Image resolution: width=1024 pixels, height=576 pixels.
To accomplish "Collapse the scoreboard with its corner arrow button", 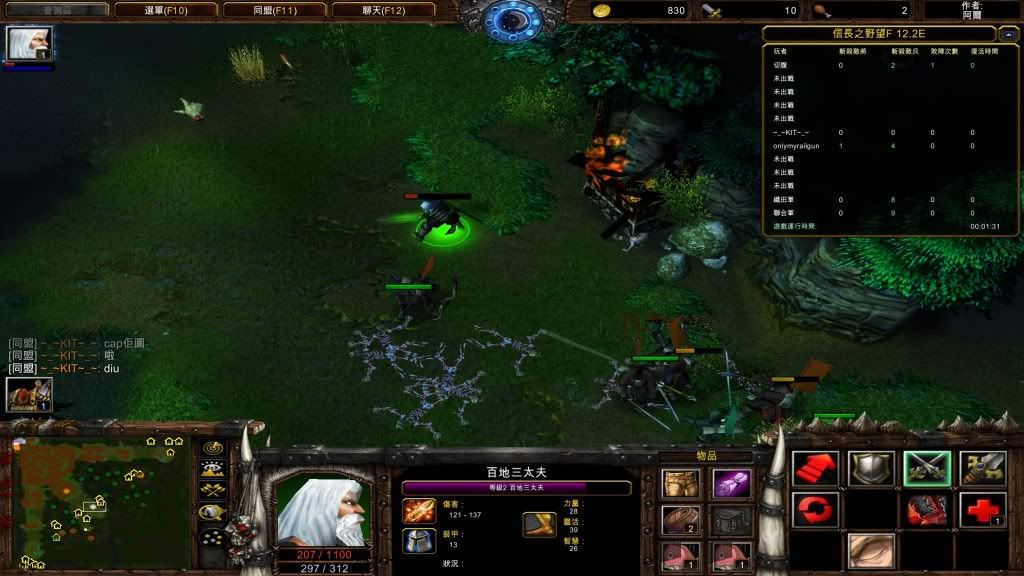I will click(x=1008, y=33).
